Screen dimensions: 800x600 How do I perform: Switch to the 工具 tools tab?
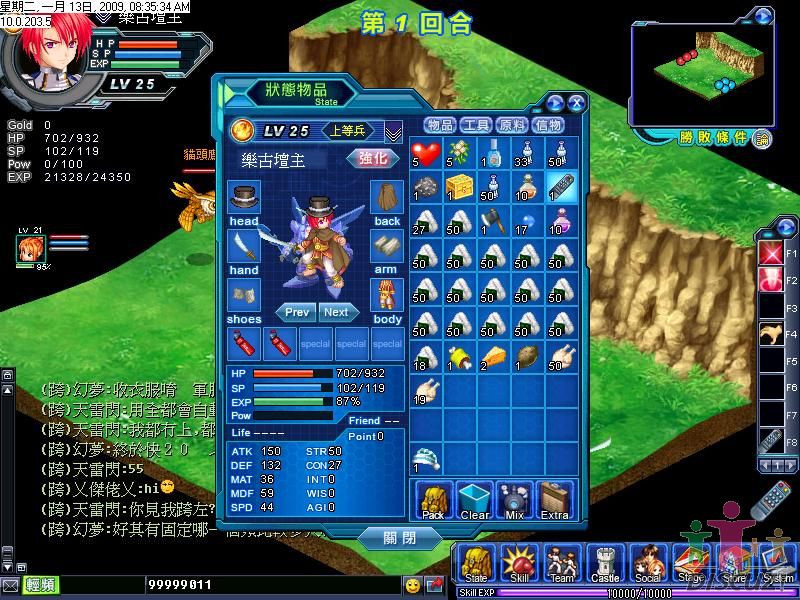[x=476, y=125]
